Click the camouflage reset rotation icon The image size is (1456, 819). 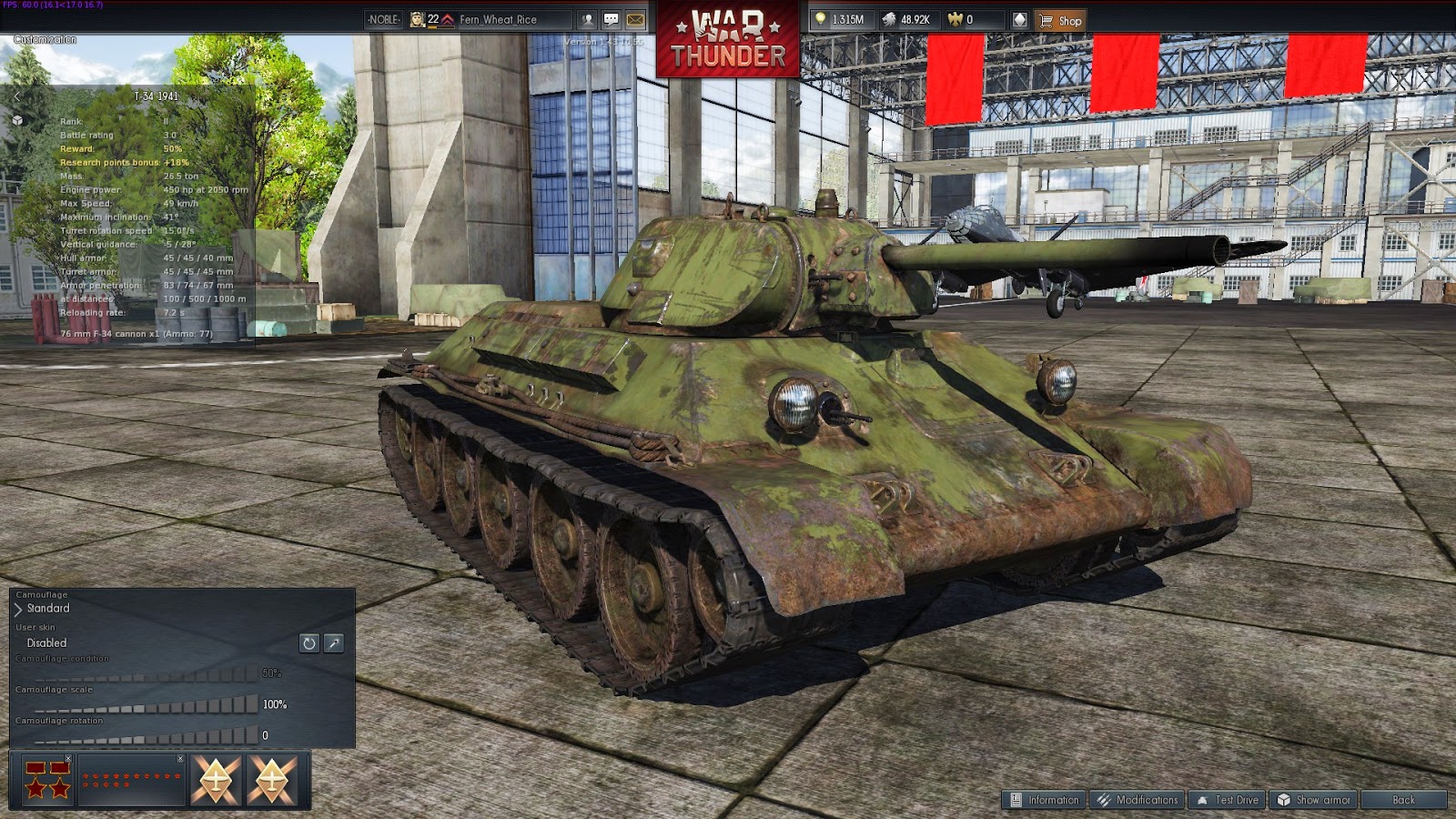coord(308,643)
